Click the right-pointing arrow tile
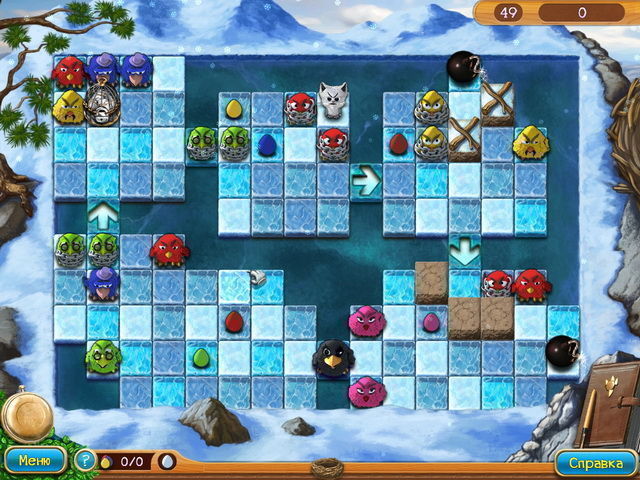 point(365,180)
